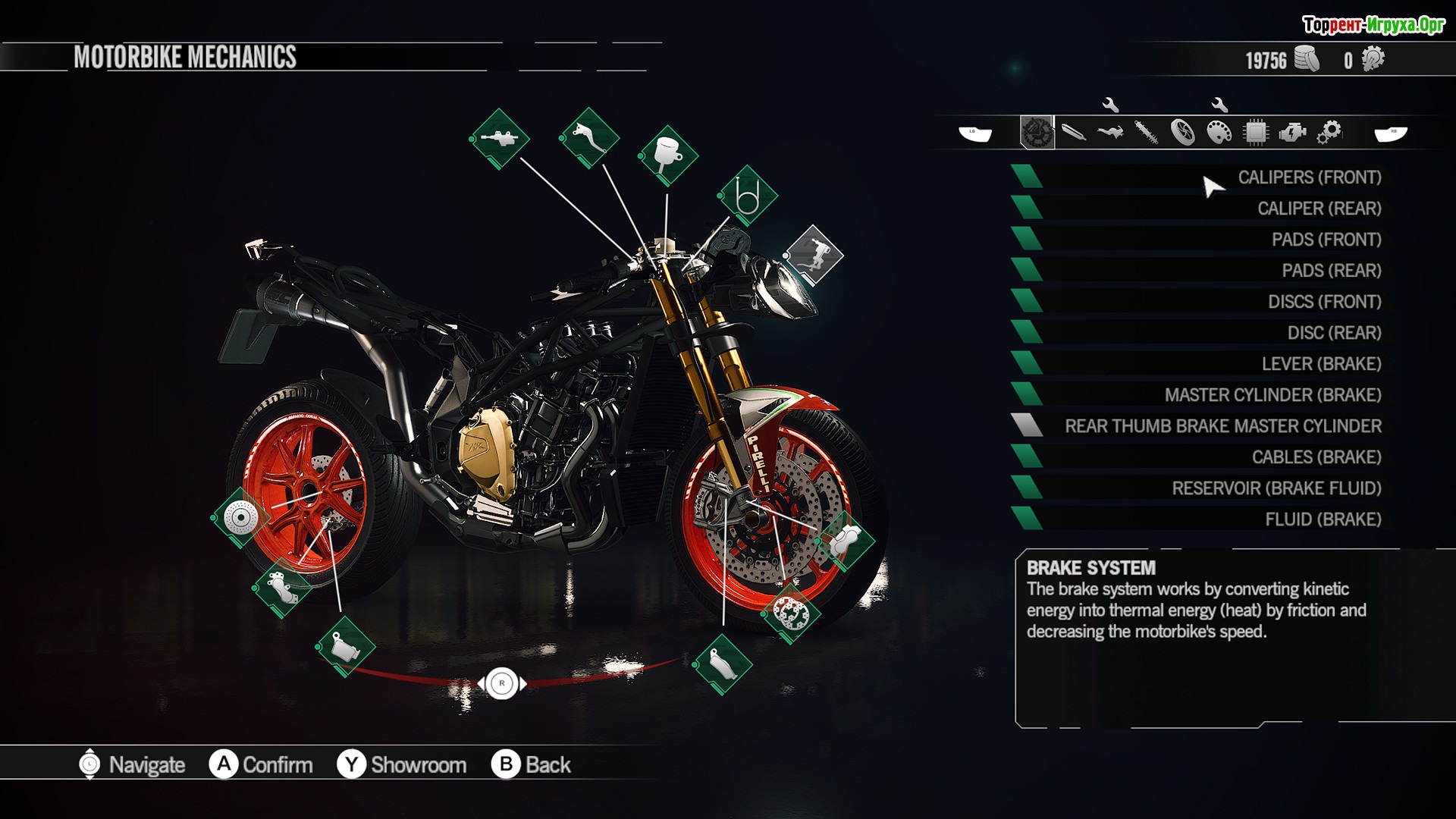Select the LEVER (BRAKE) row
The image size is (1456, 819).
pyautogui.click(x=1321, y=364)
